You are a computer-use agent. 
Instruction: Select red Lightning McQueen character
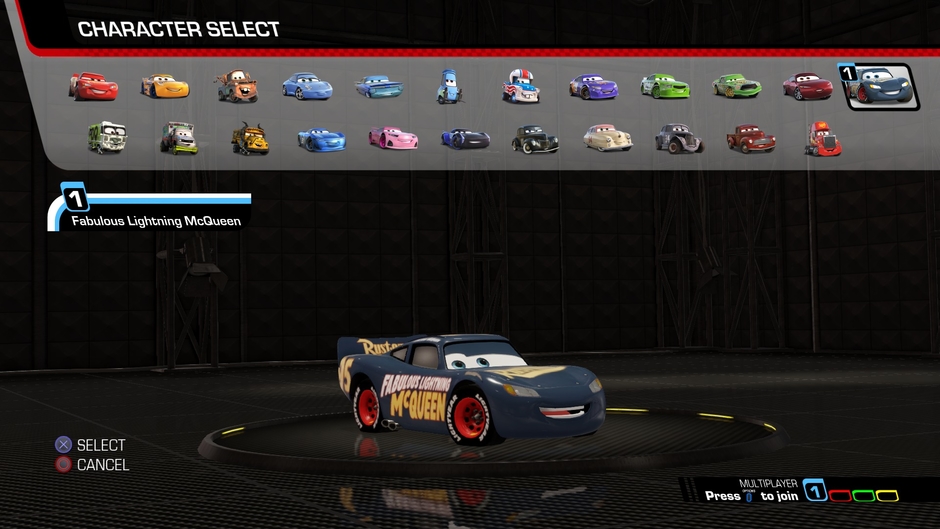pyautogui.click(x=93, y=87)
